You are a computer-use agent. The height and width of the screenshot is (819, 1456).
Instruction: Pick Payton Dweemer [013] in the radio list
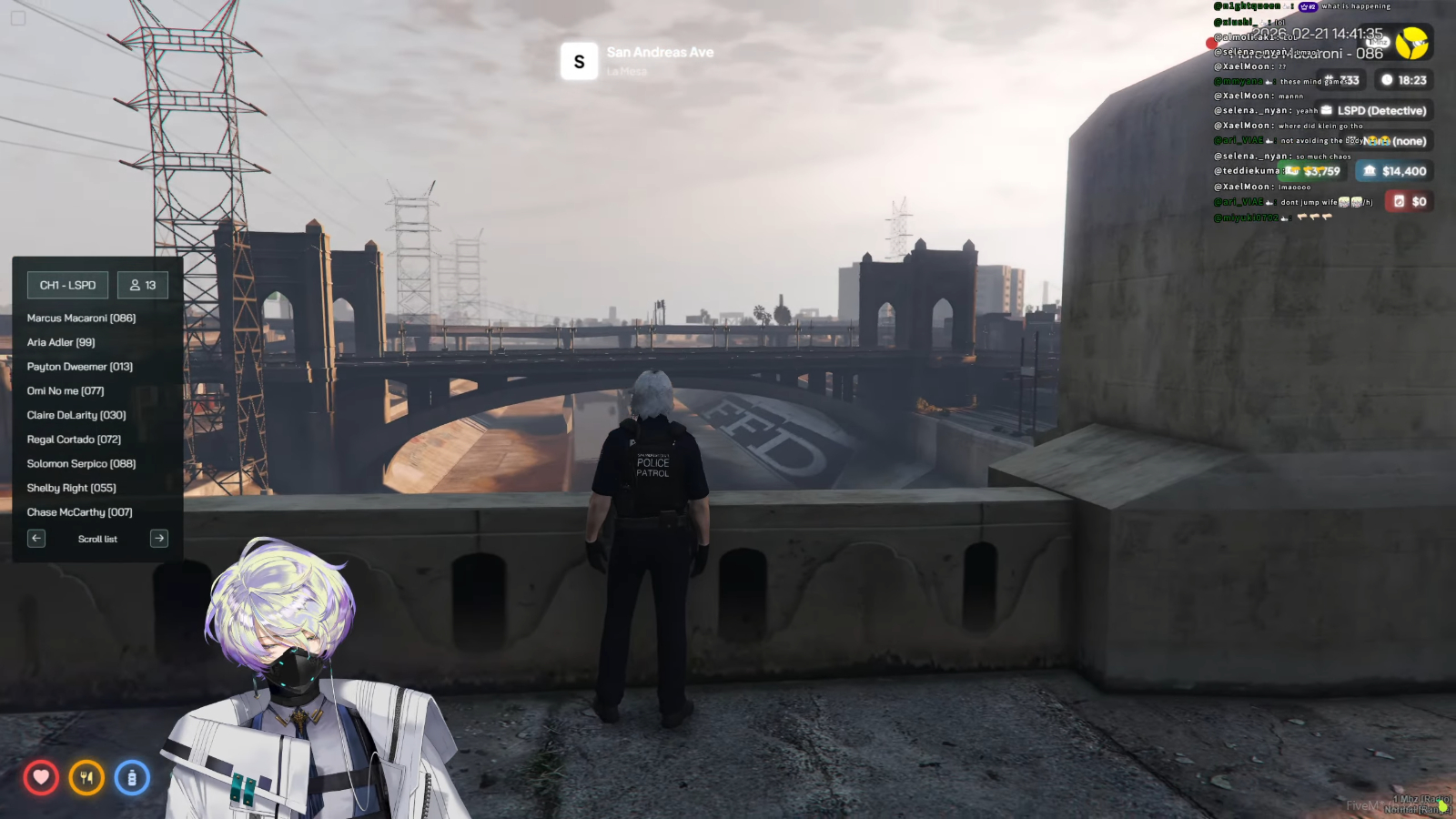click(80, 367)
